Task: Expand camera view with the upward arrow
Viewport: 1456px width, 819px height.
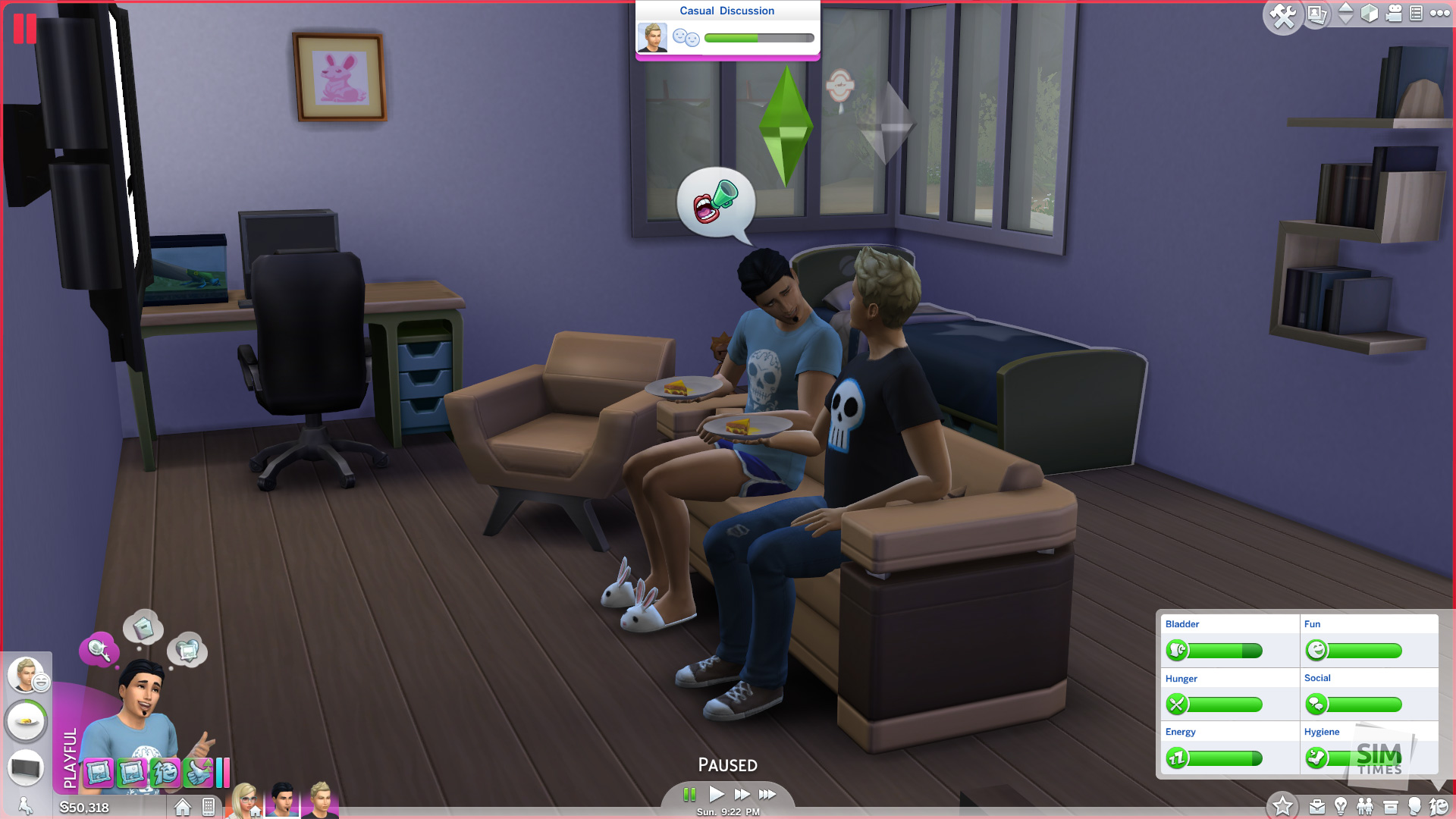Action: (1348, 9)
